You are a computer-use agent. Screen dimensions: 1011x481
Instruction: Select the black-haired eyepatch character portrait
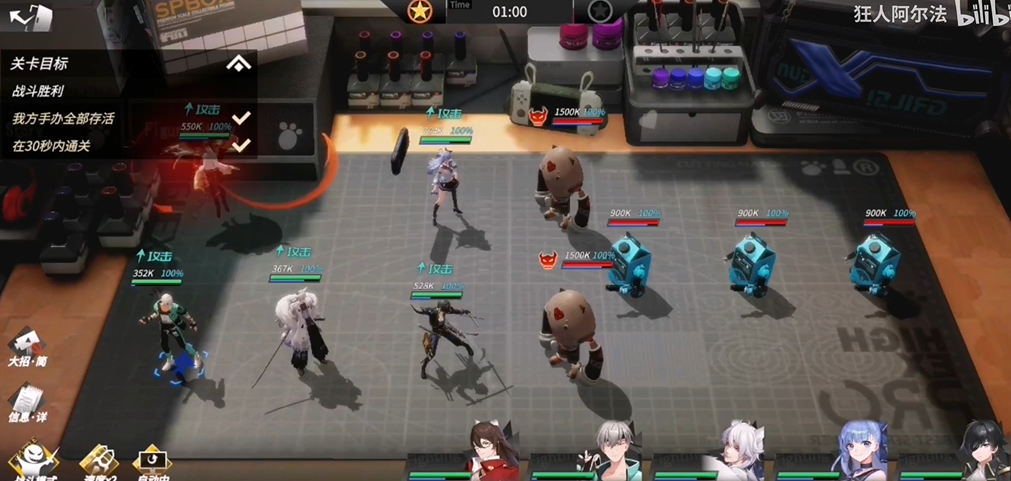(980, 448)
